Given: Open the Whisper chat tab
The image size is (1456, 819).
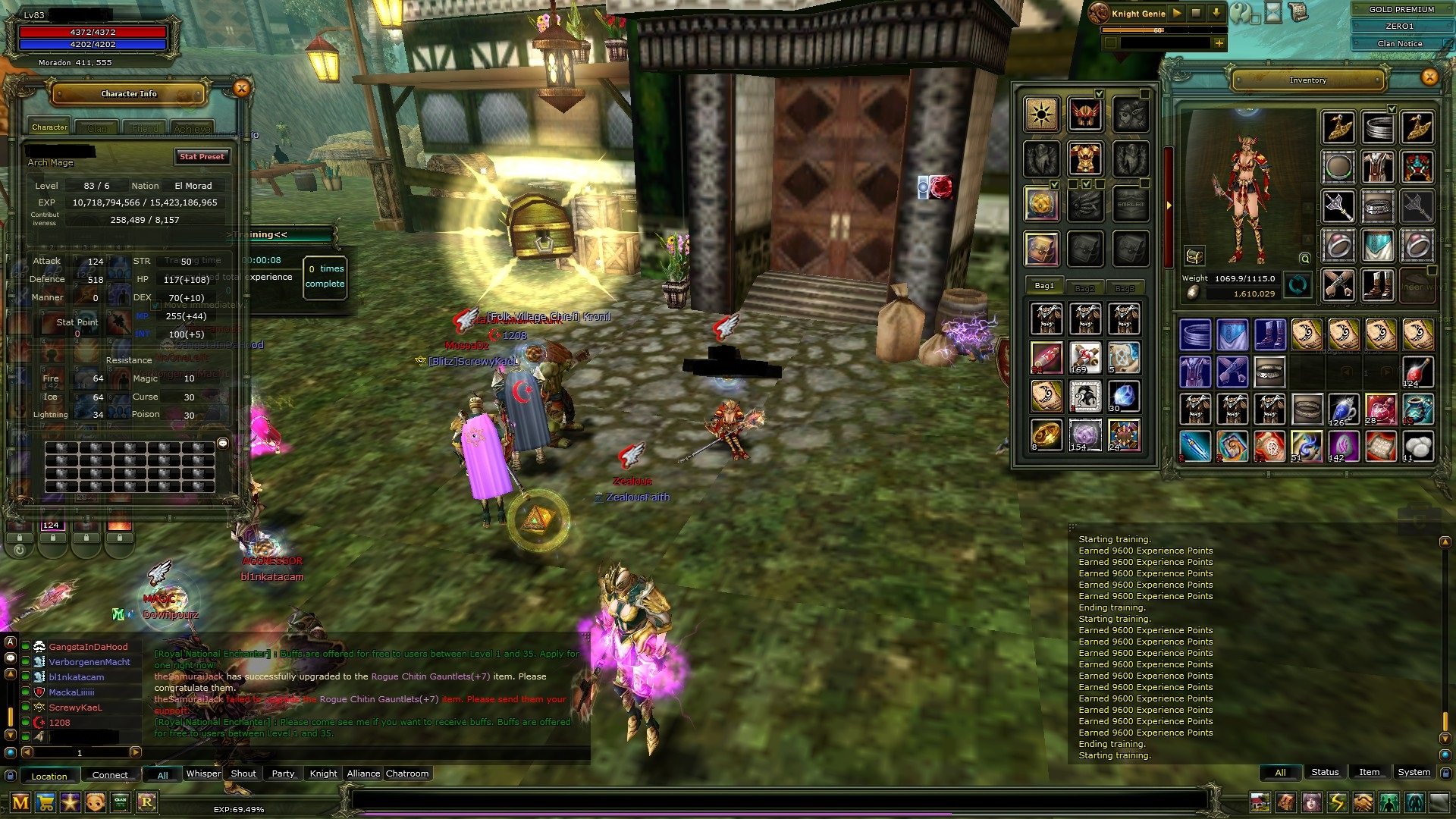Looking at the screenshot, I should 202,773.
